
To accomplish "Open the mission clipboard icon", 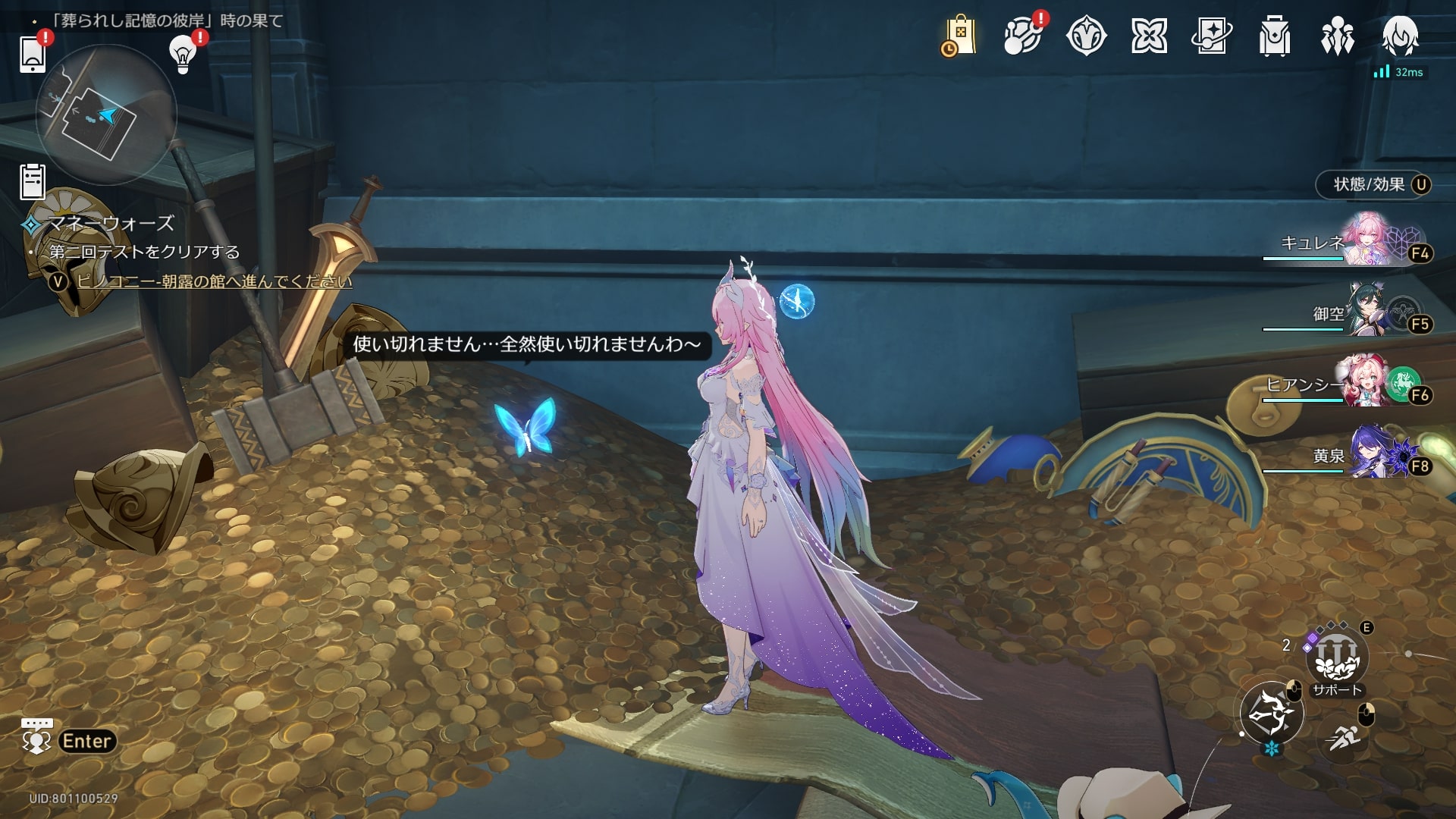I will [33, 181].
